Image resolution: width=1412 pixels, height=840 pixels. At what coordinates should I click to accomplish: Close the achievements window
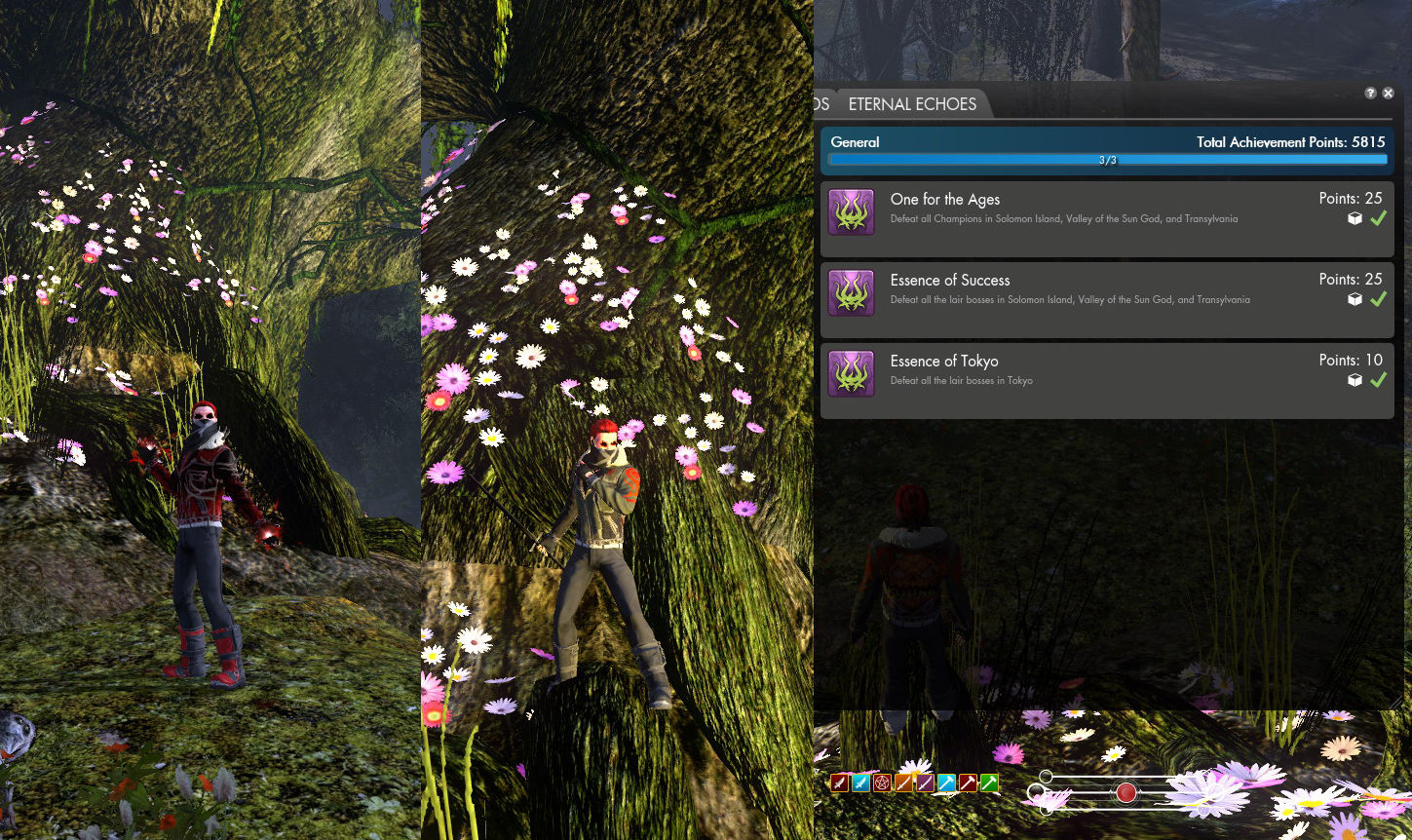[1389, 94]
